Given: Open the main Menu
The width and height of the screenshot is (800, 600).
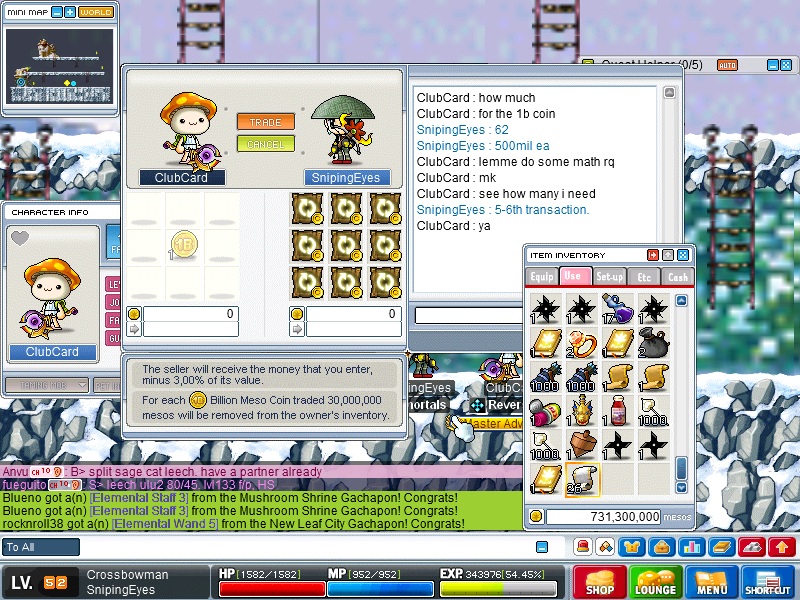Looking at the screenshot, I should coord(712,582).
